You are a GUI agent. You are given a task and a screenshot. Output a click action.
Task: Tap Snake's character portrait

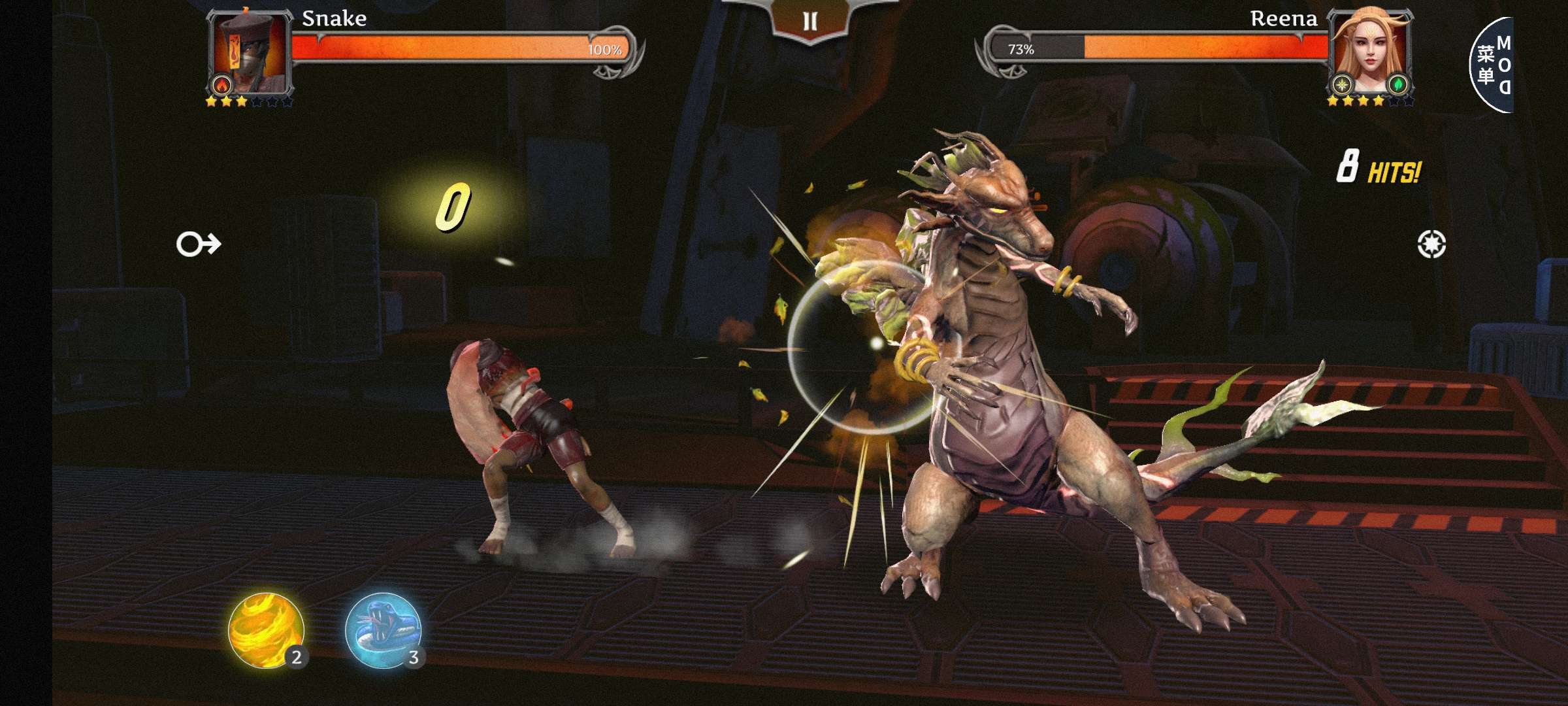point(250,51)
